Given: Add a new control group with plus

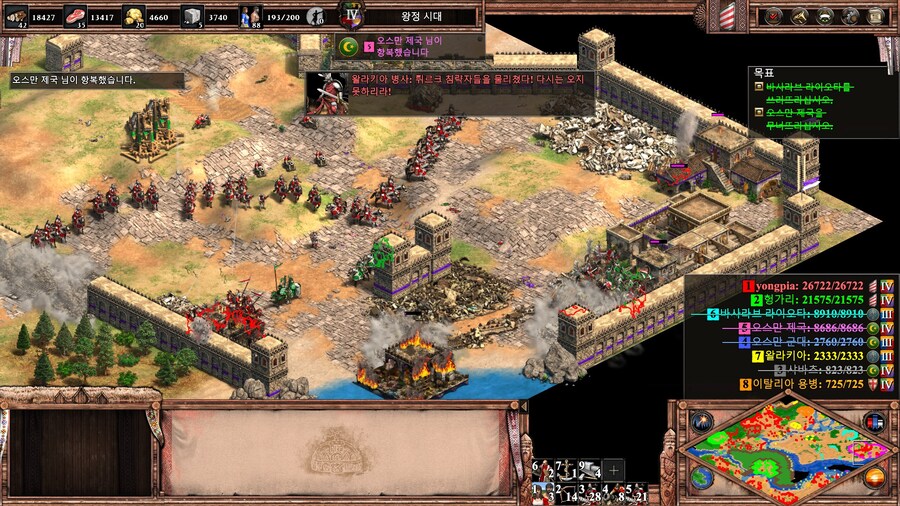Looking at the screenshot, I should (614, 469).
